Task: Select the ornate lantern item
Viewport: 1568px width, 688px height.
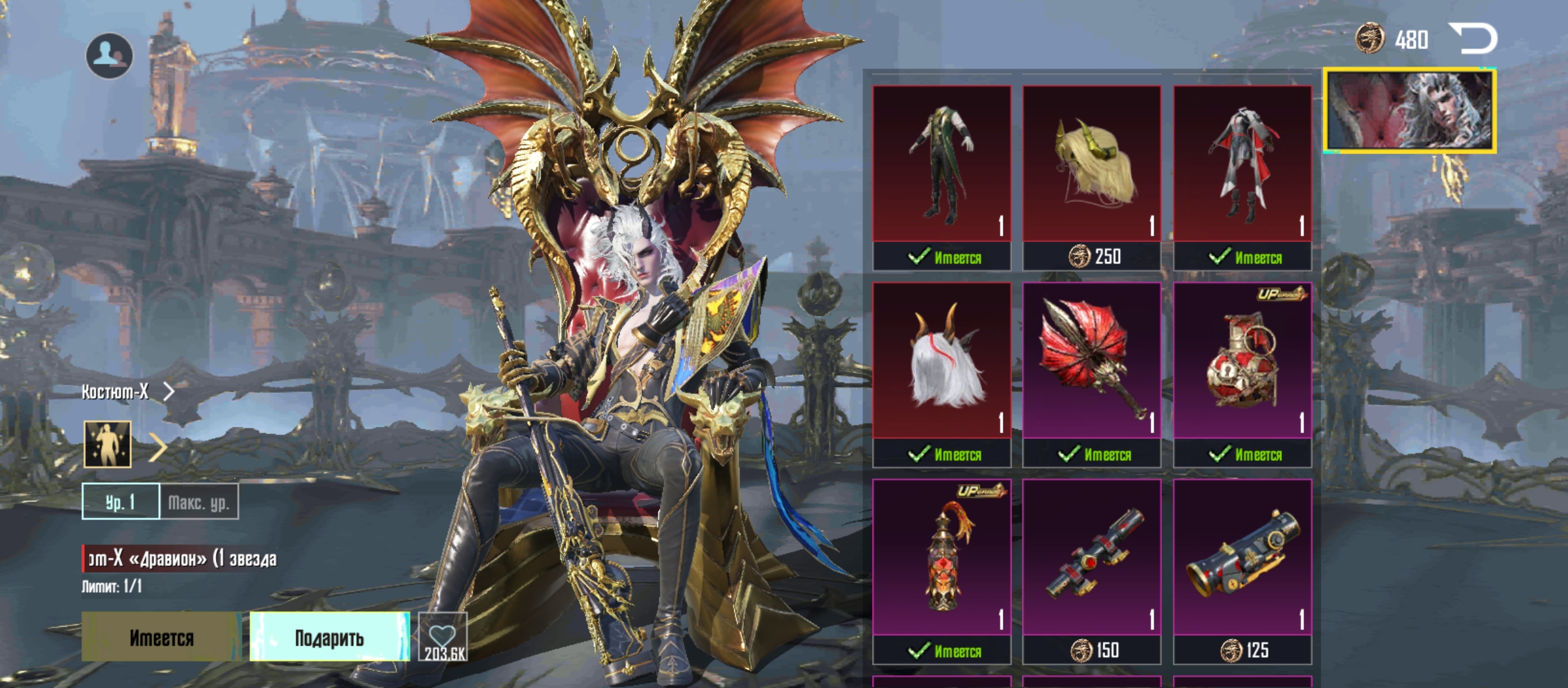Action: click(941, 558)
